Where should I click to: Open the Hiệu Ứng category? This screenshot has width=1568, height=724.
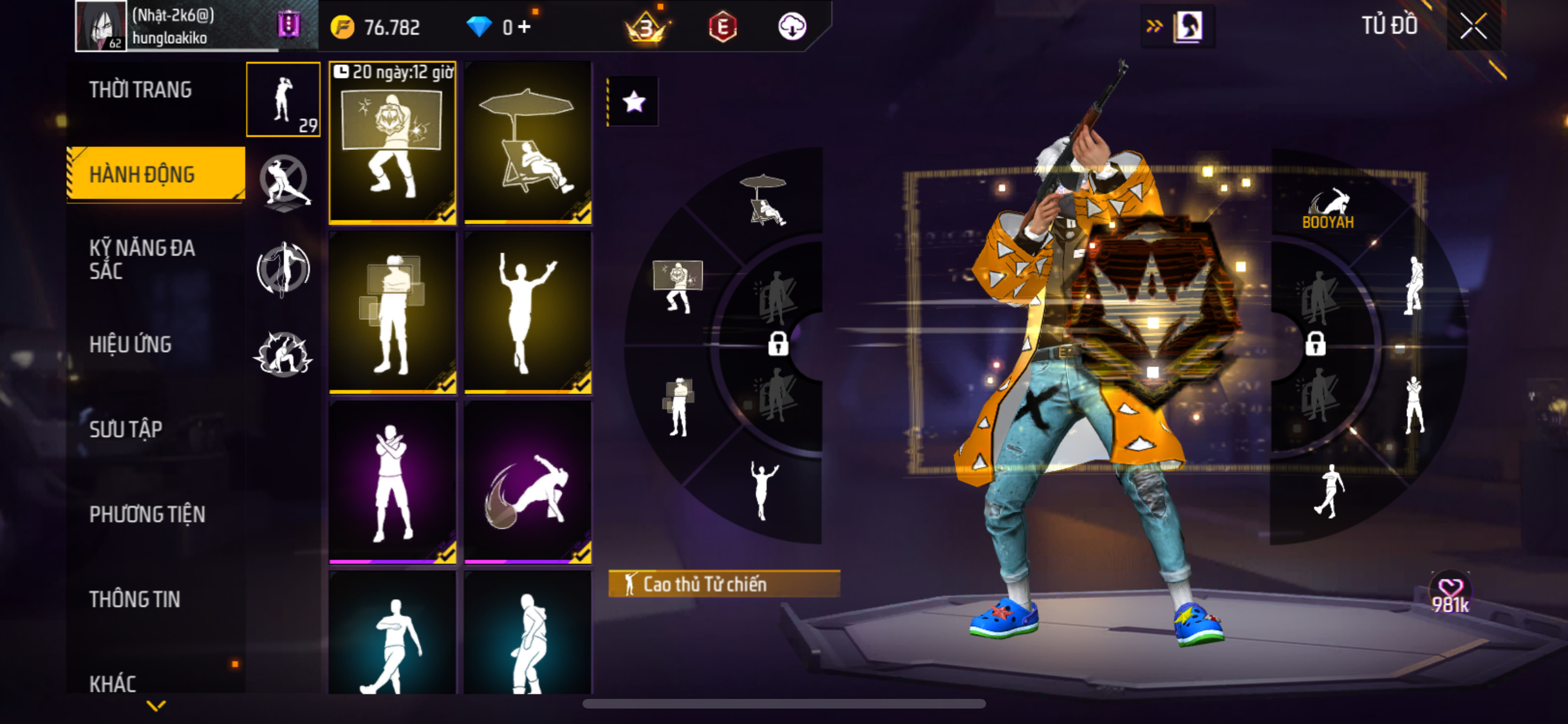[131, 344]
